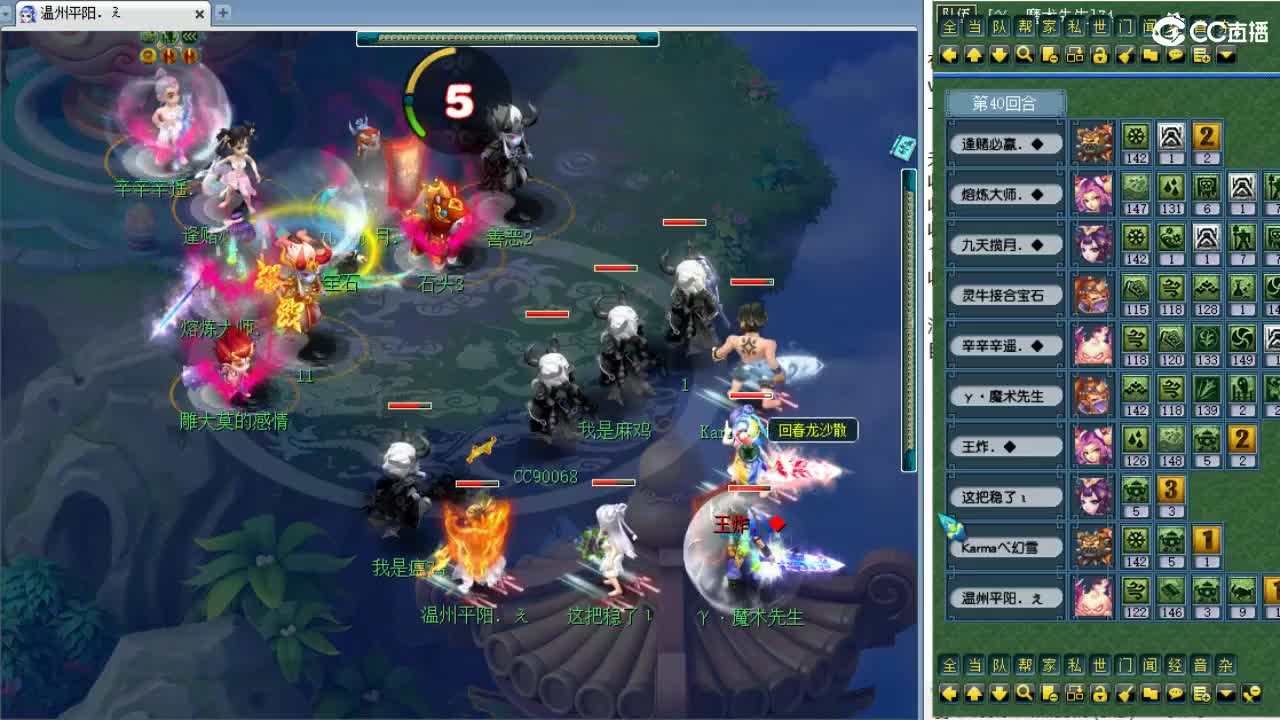Screen dimensions: 1280x720
Task: Click the blue book icon at the battlefield edge
Action: coord(904,148)
